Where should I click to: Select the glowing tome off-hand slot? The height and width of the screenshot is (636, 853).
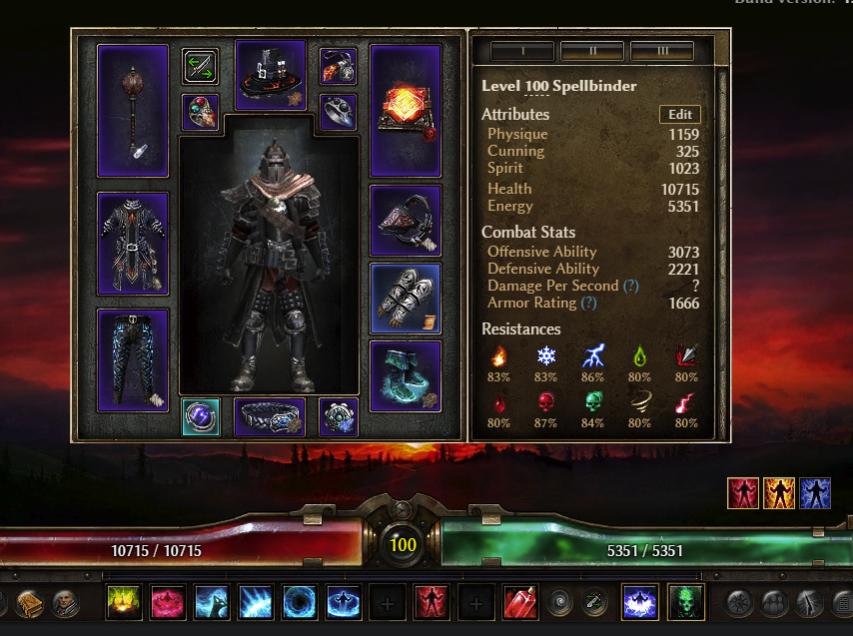(405, 110)
